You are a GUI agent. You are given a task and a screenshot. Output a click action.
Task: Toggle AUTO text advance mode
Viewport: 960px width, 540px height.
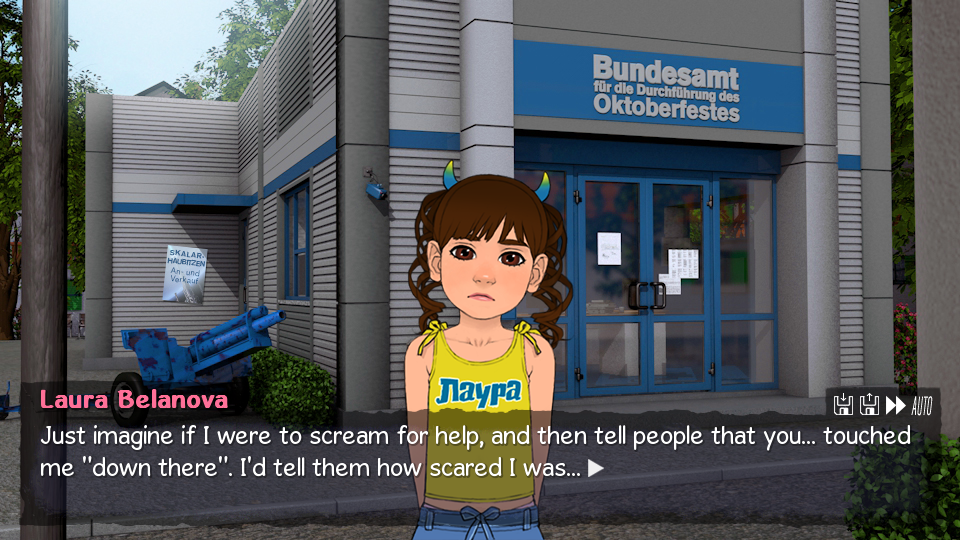coord(922,405)
